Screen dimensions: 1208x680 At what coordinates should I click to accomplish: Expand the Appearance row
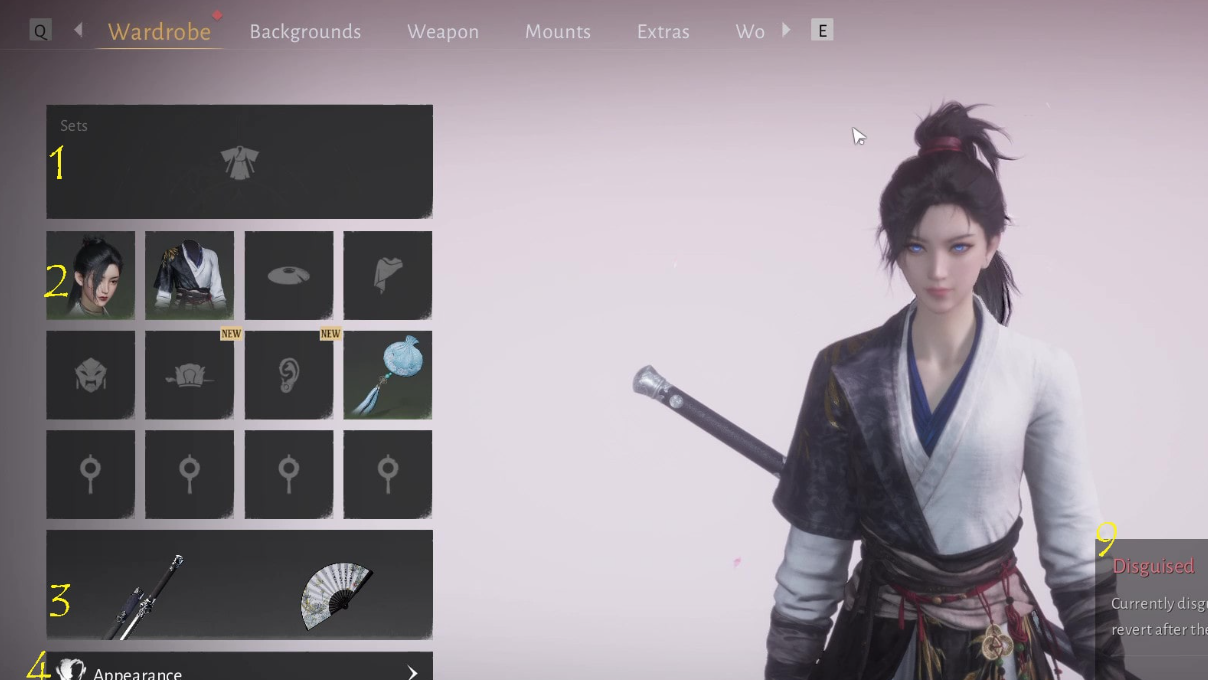coord(239,670)
